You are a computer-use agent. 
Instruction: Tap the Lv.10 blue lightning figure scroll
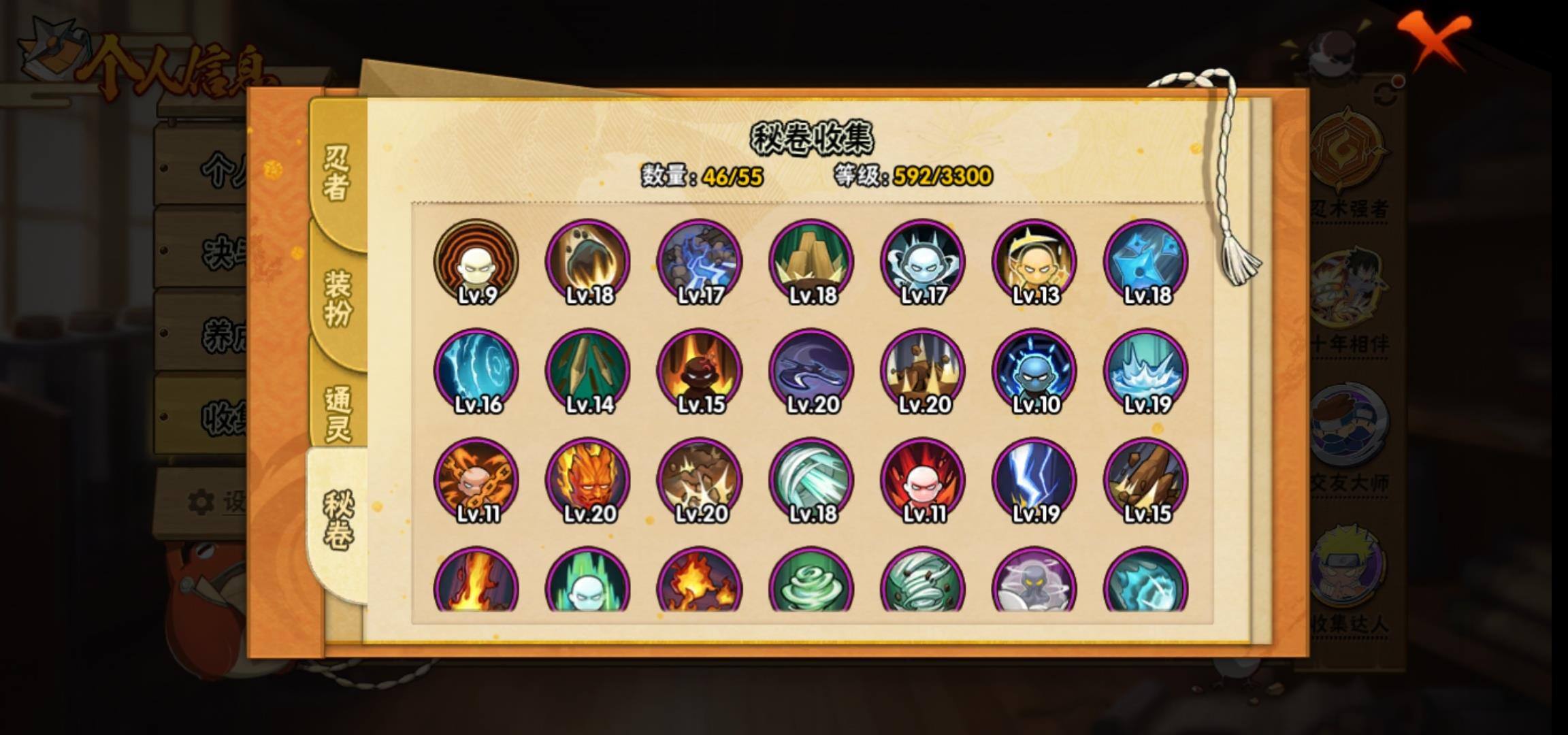tap(1034, 371)
